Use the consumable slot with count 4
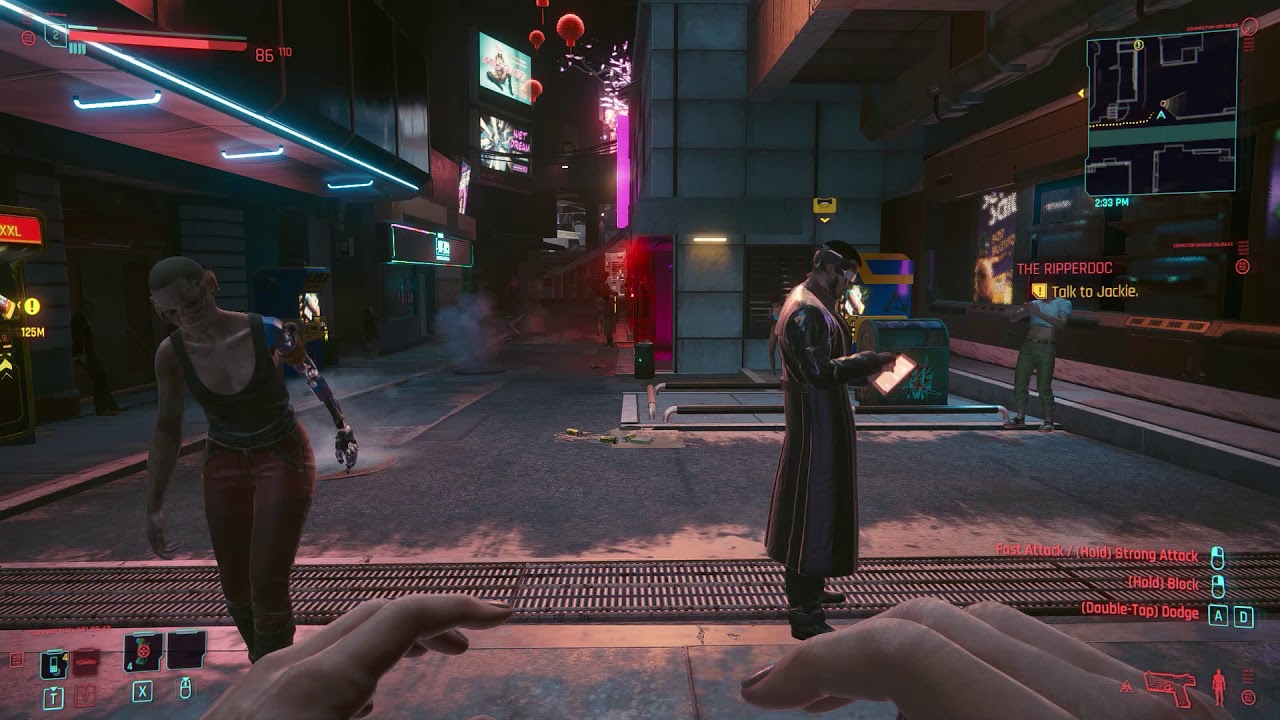 point(142,652)
